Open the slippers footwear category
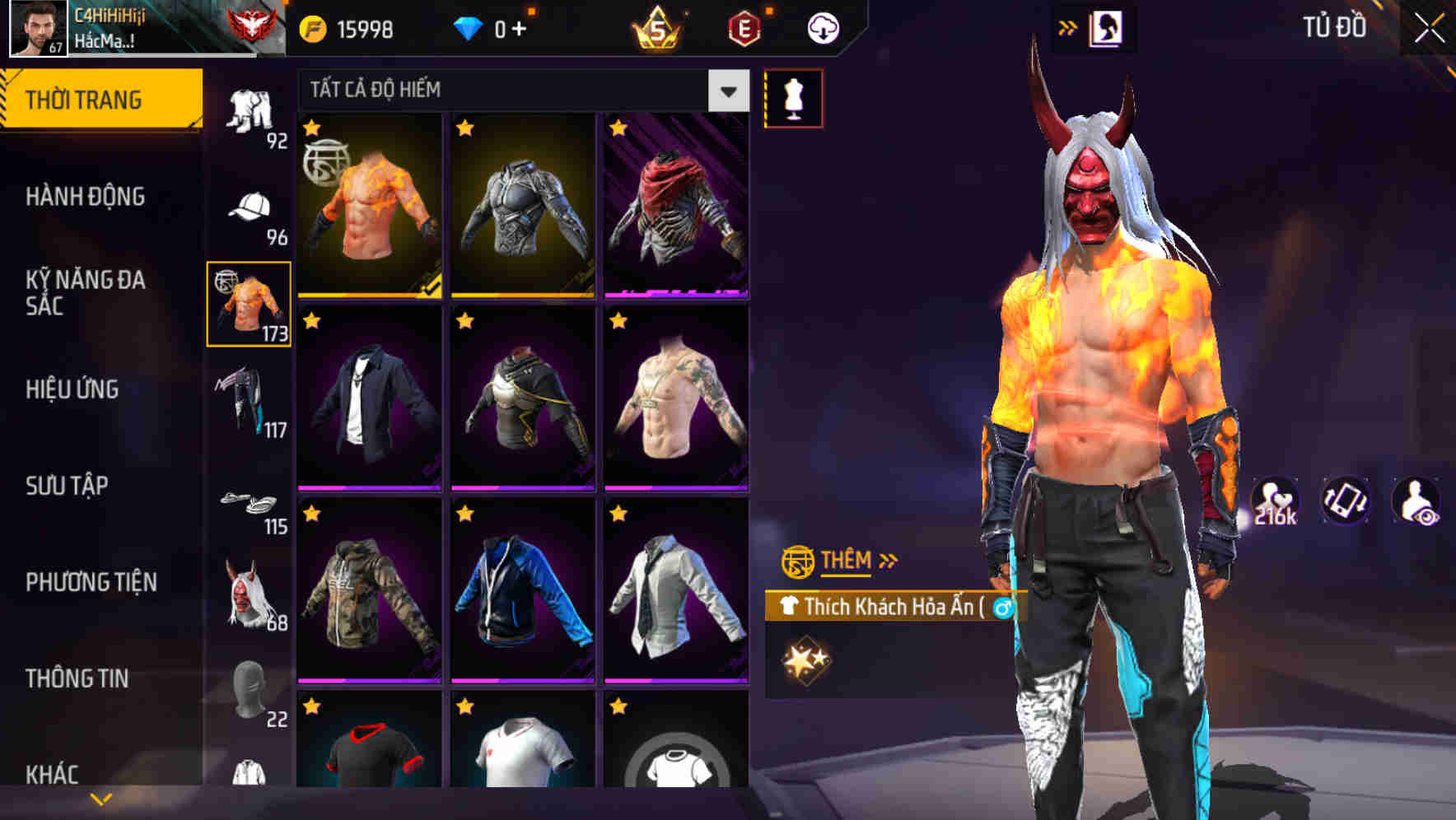This screenshot has width=1456, height=820. tap(247, 498)
